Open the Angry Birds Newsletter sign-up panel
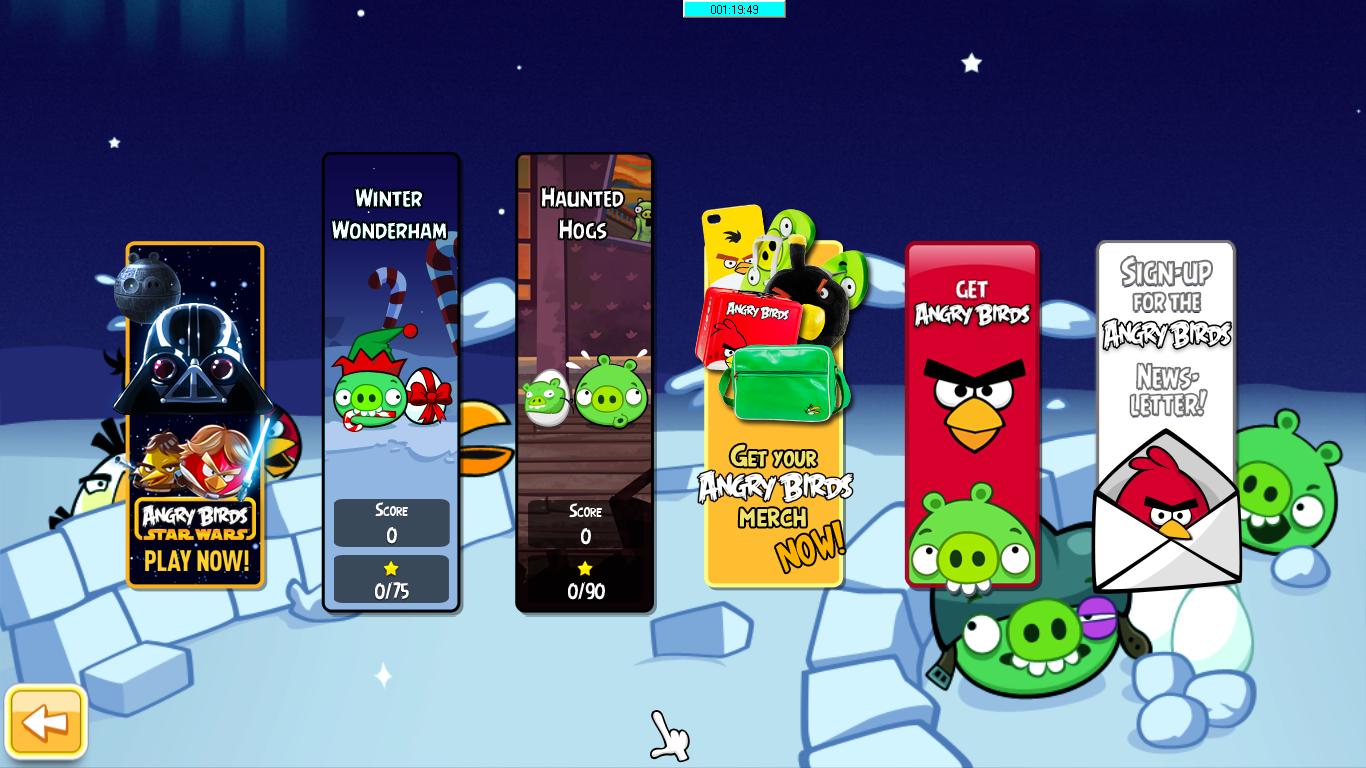 click(x=1165, y=330)
